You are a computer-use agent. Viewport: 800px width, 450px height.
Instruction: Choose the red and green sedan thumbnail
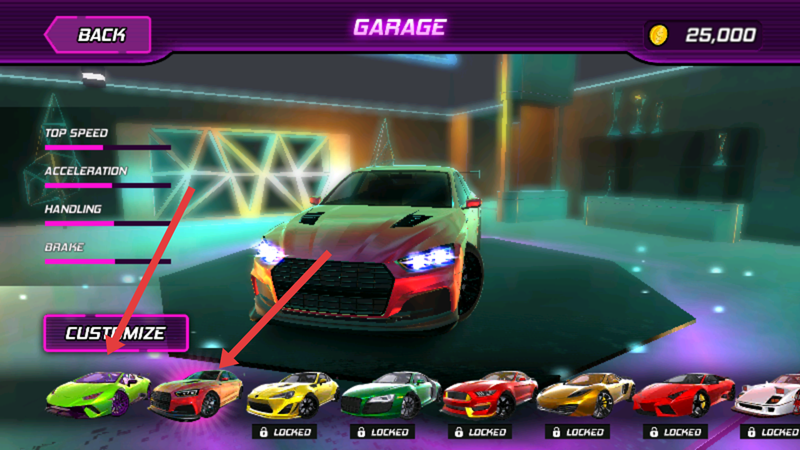[x=196, y=393]
